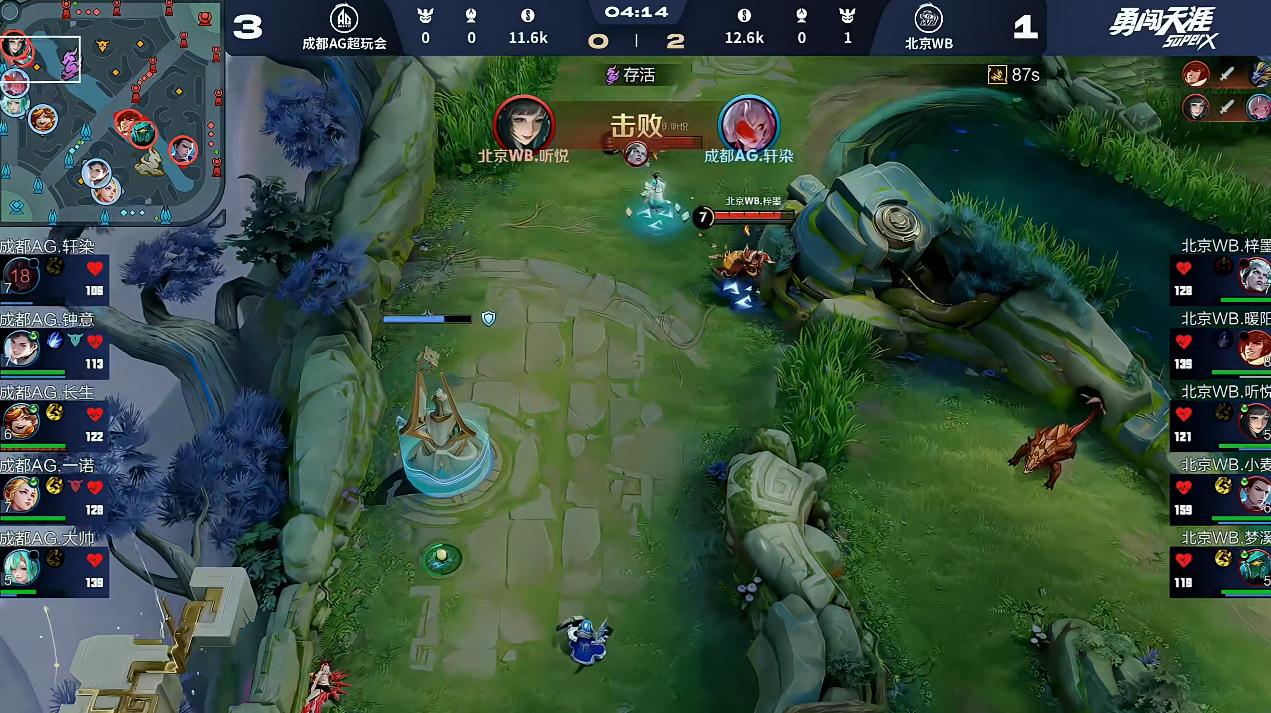
Task: Click the 成都AG.轩染 portrait in the kill banner
Action: point(749,124)
